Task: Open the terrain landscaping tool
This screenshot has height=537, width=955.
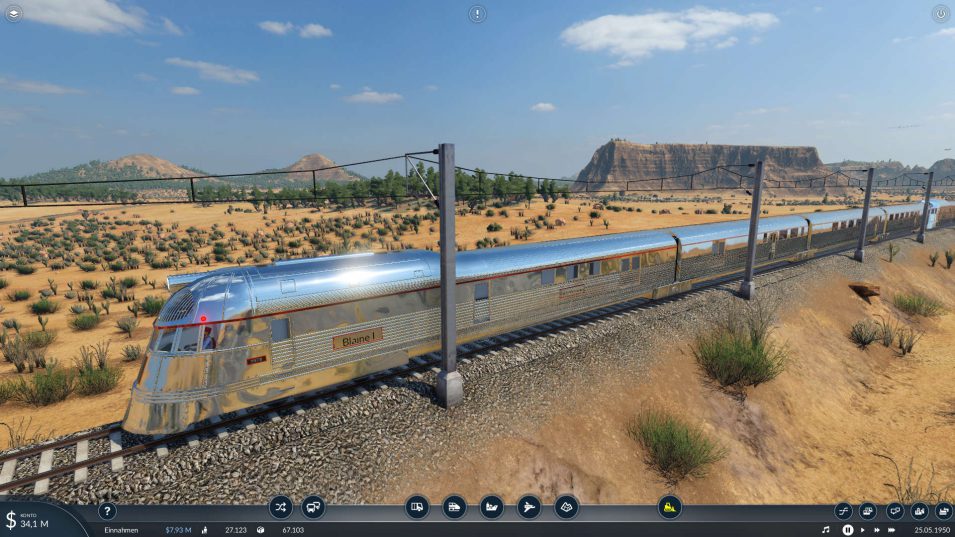Action: [566, 507]
